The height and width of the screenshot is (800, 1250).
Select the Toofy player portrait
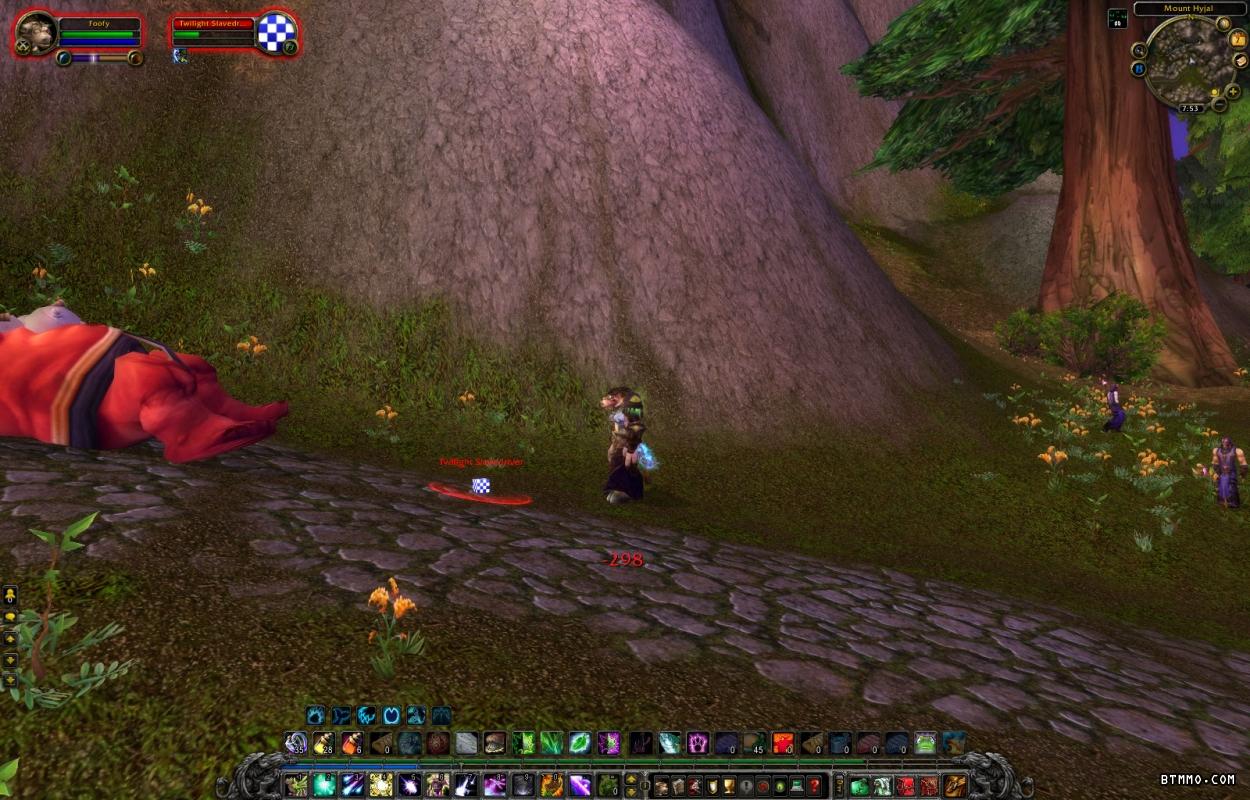[x=37, y=35]
